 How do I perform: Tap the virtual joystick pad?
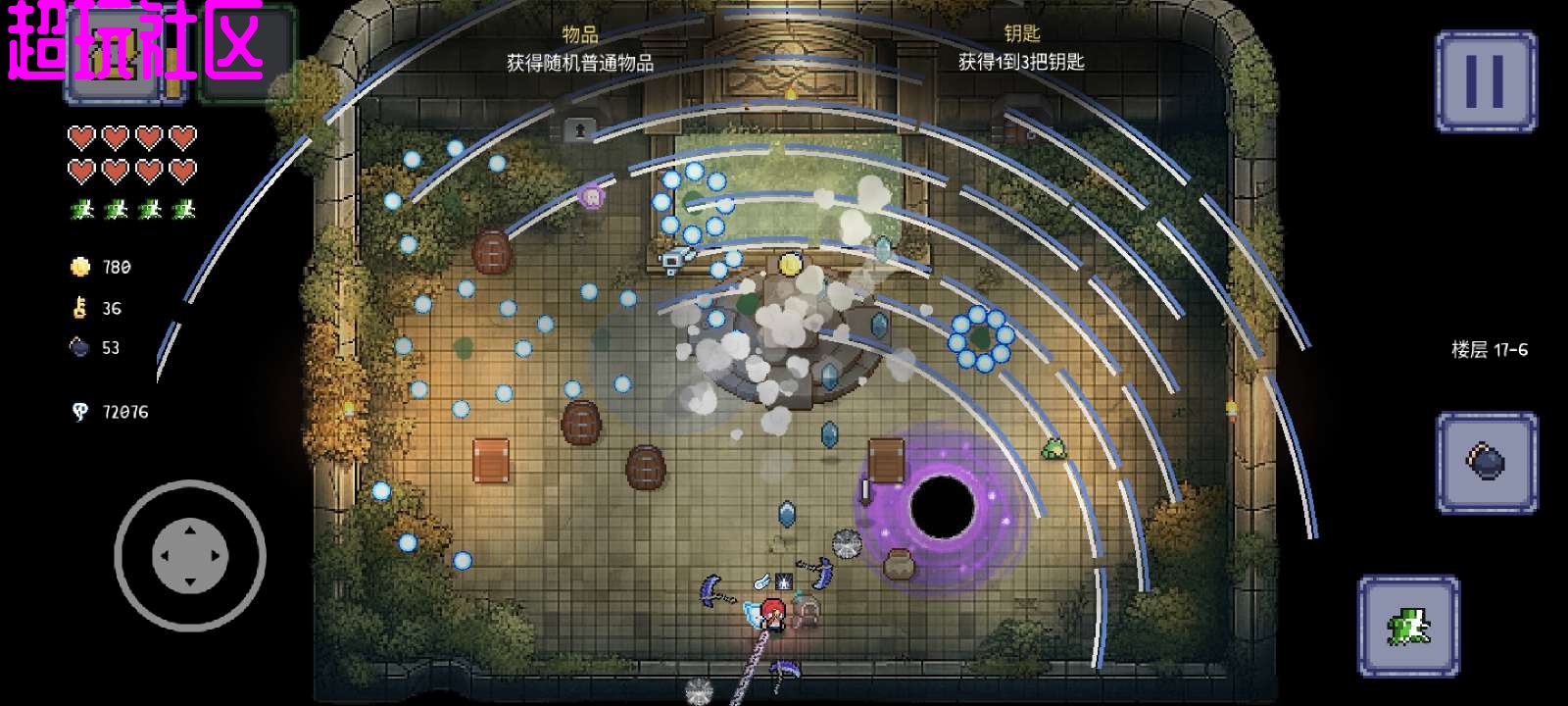point(190,555)
